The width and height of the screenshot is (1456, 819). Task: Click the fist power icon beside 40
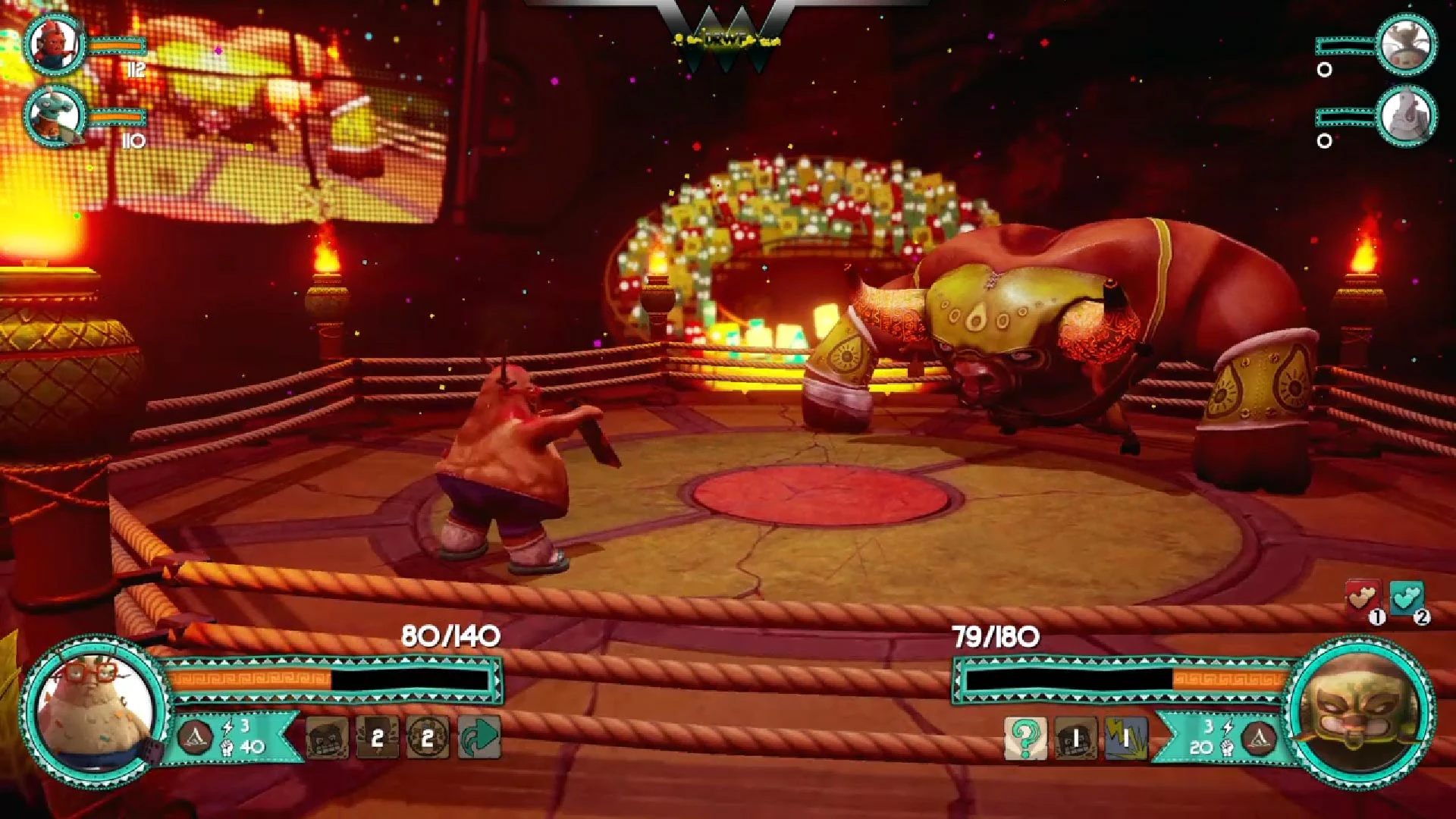[x=228, y=748]
